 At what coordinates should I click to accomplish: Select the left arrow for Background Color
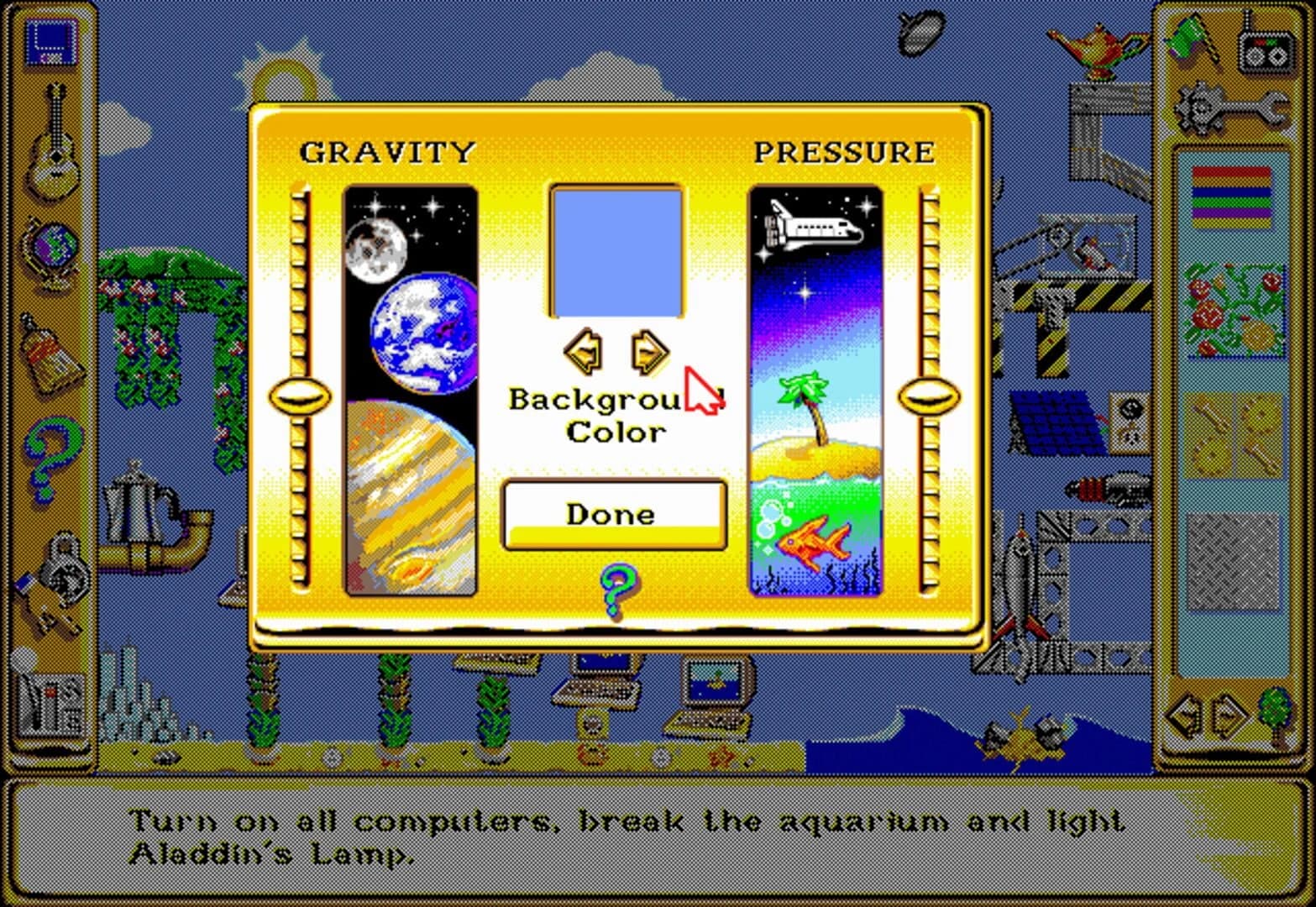click(x=583, y=351)
